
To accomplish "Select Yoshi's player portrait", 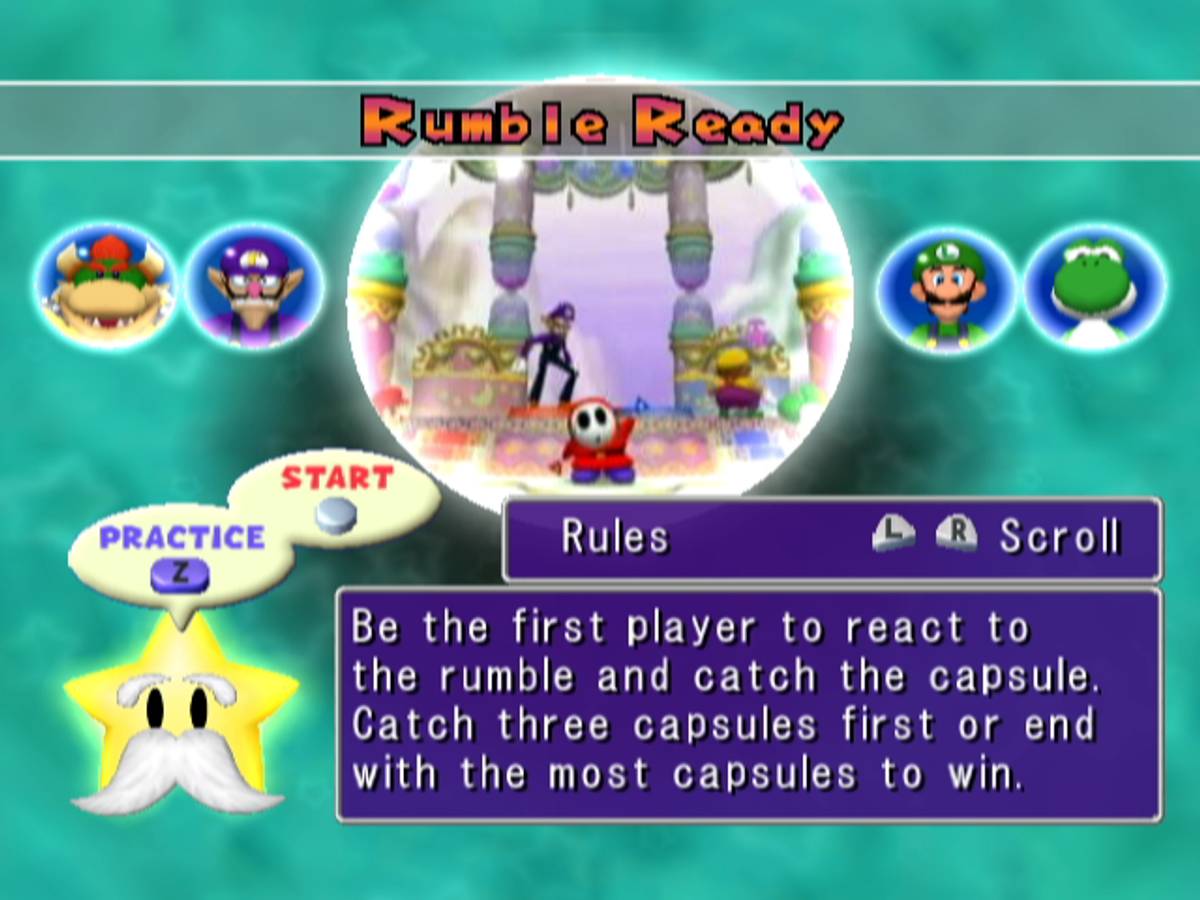I will tap(1094, 287).
